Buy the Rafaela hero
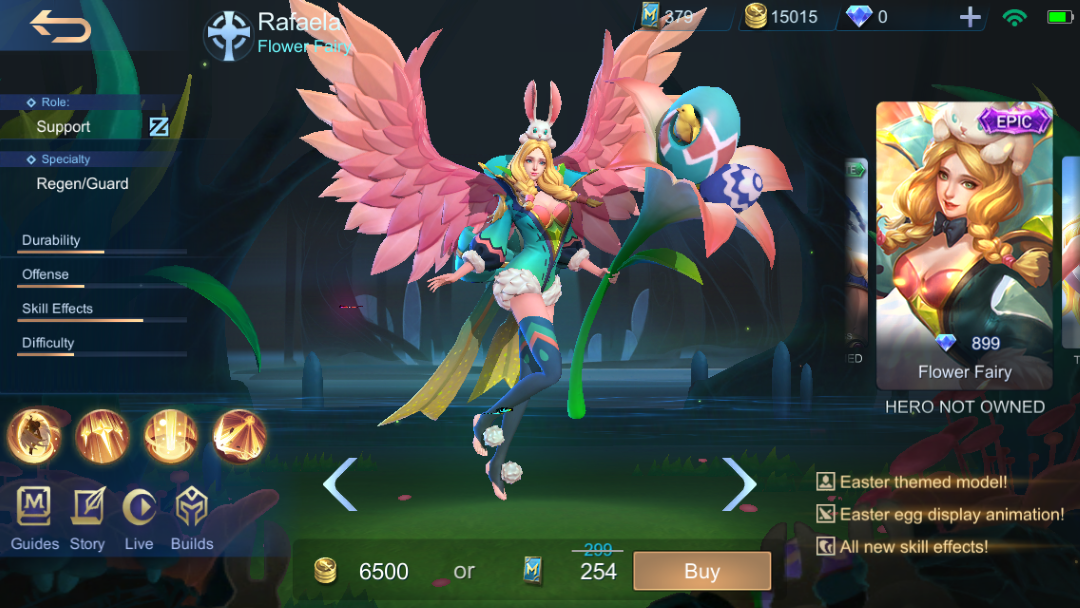 pyautogui.click(x=702, y=571)
